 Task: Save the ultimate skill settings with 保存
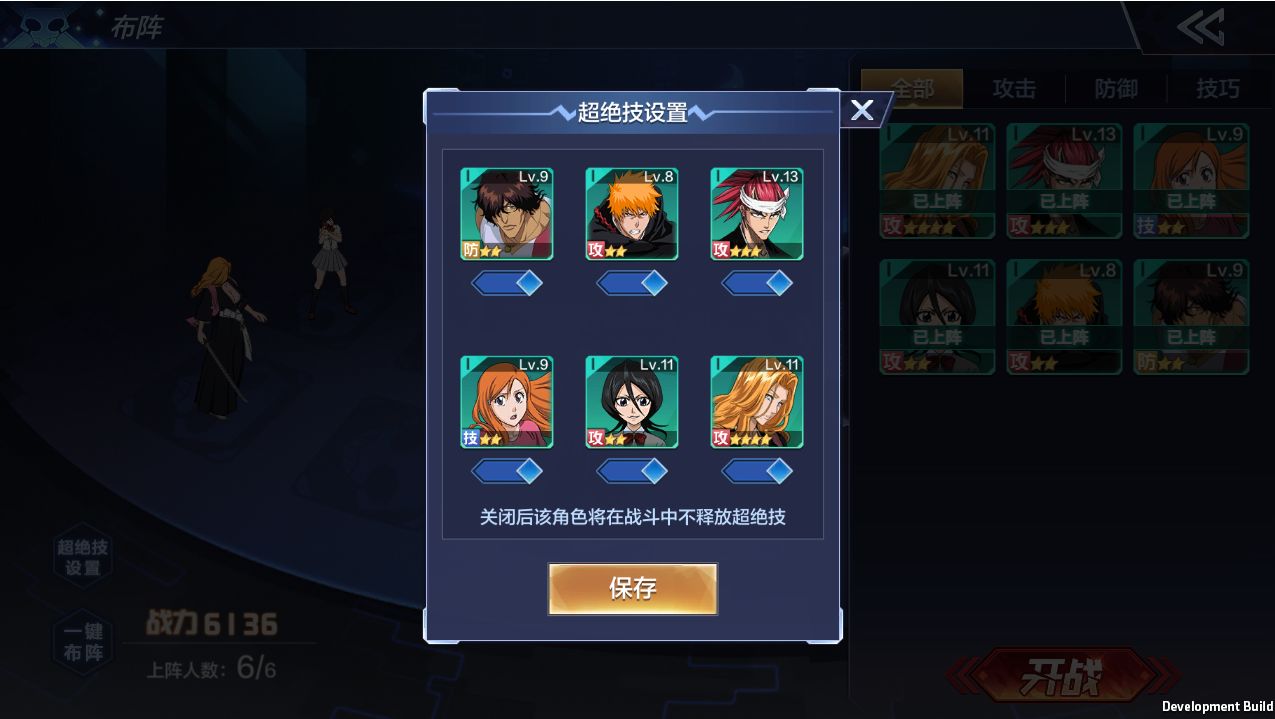click(x=632, y=588)
